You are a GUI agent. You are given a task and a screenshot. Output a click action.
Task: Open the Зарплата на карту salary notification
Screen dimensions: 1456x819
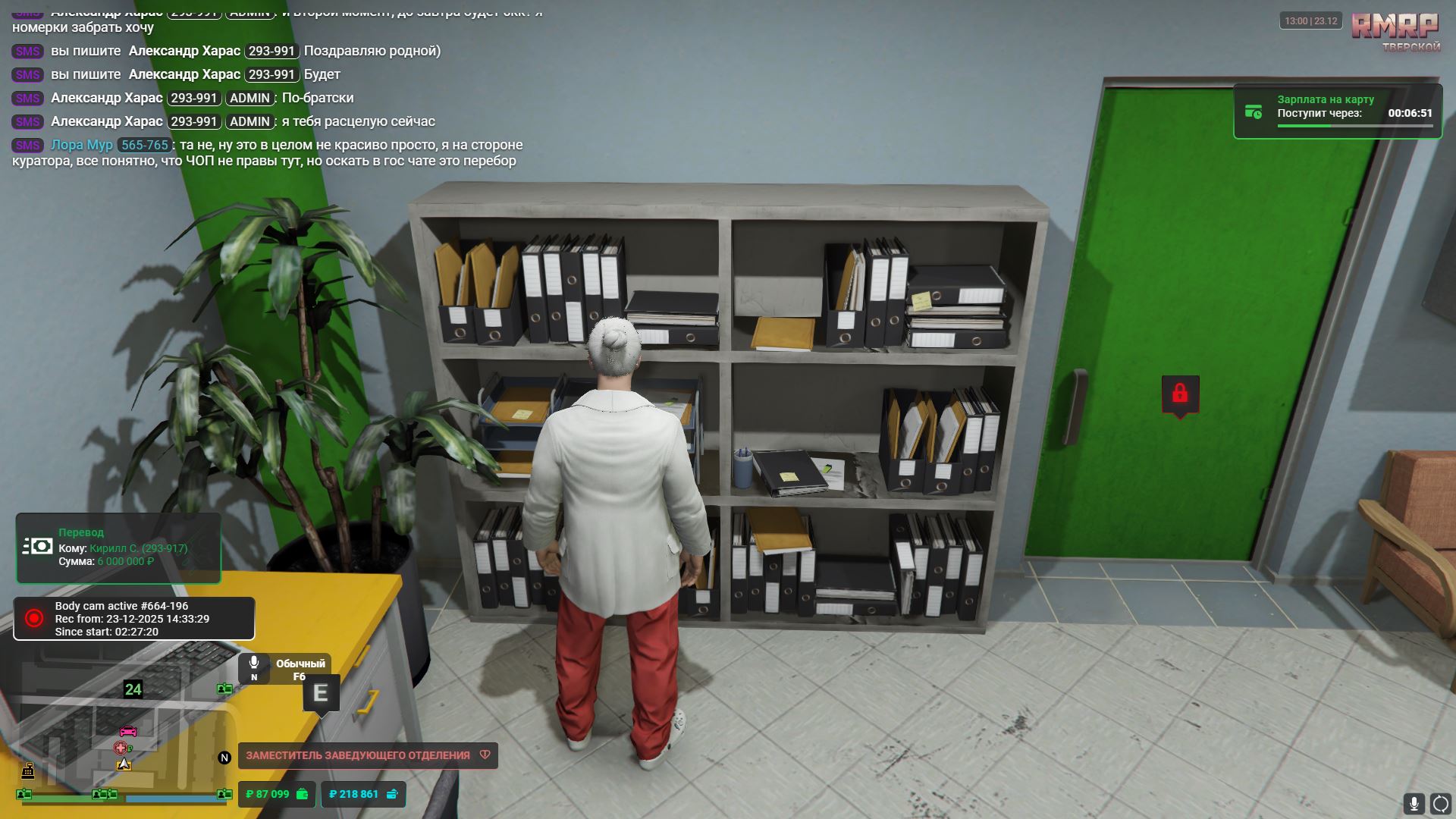tap(1338, 111)
